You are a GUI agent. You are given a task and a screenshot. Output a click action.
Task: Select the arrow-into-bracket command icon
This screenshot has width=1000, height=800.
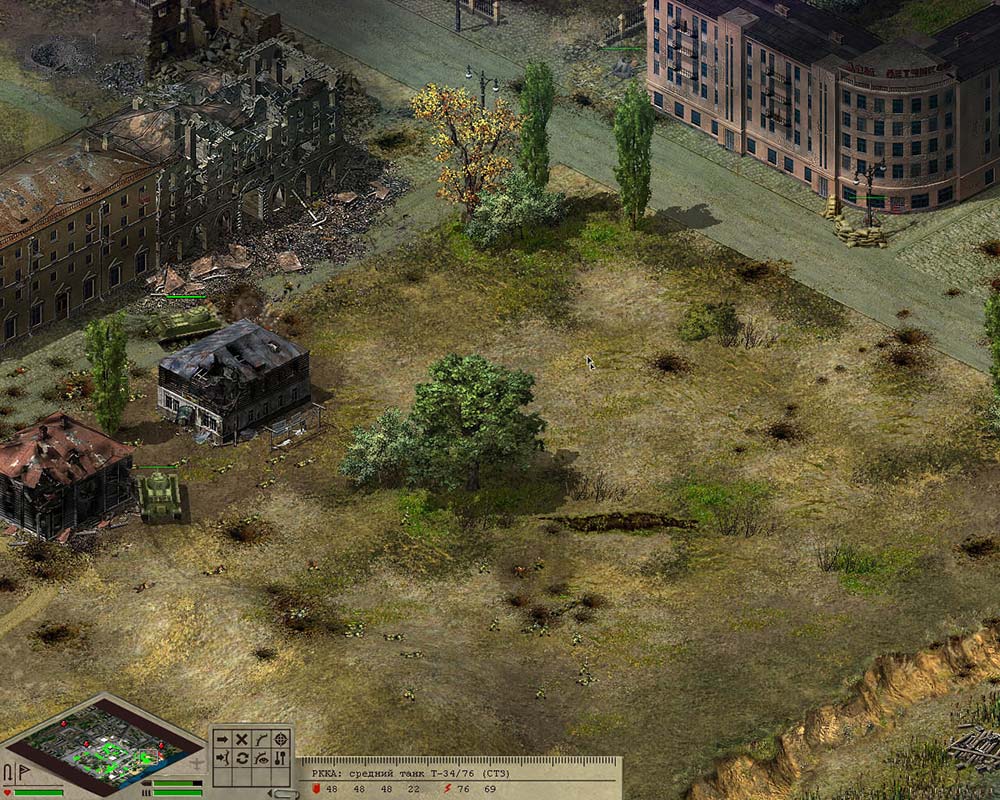coord(222,759)
